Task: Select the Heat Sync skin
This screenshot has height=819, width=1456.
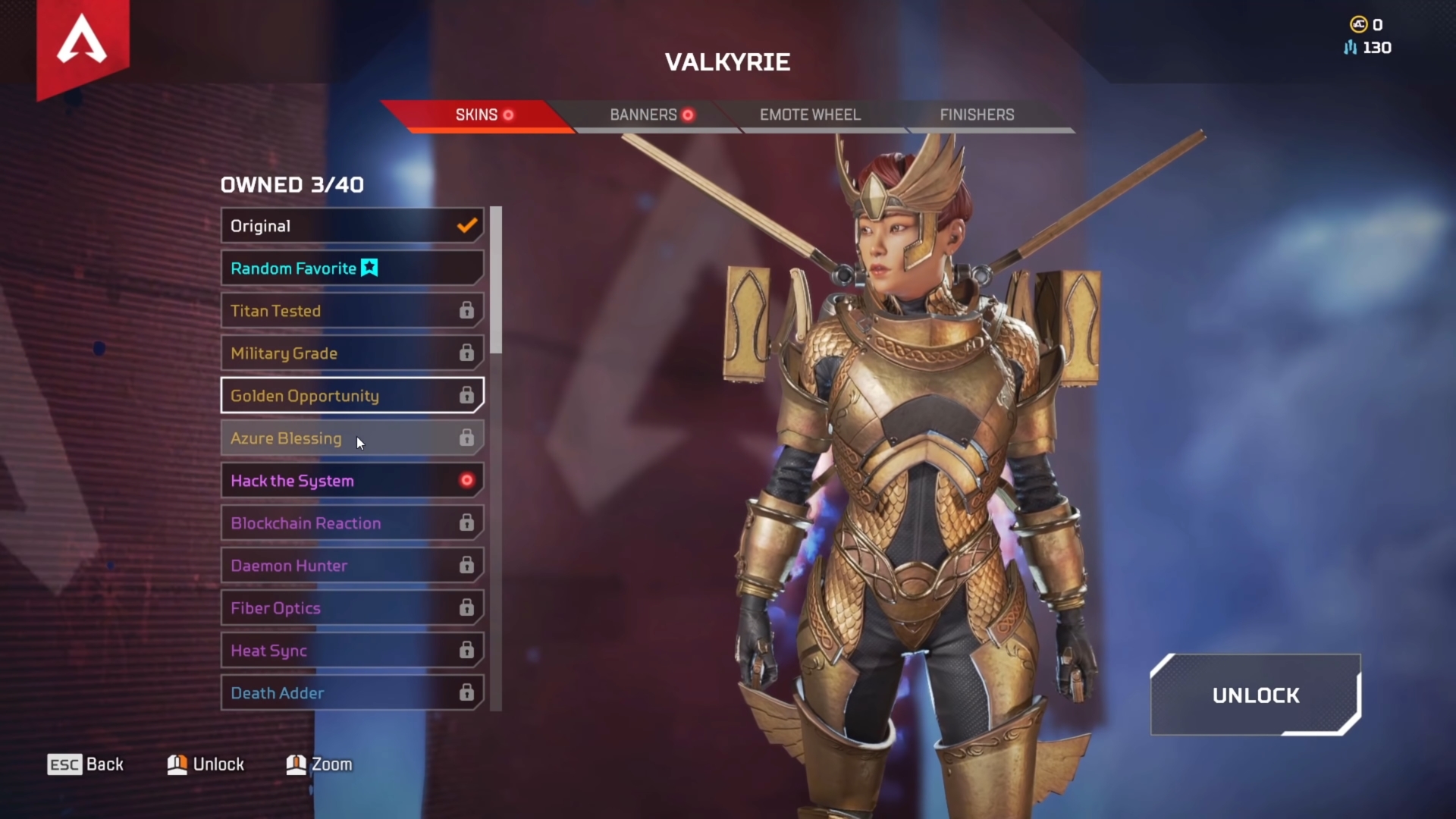Action: click(352, 651)
